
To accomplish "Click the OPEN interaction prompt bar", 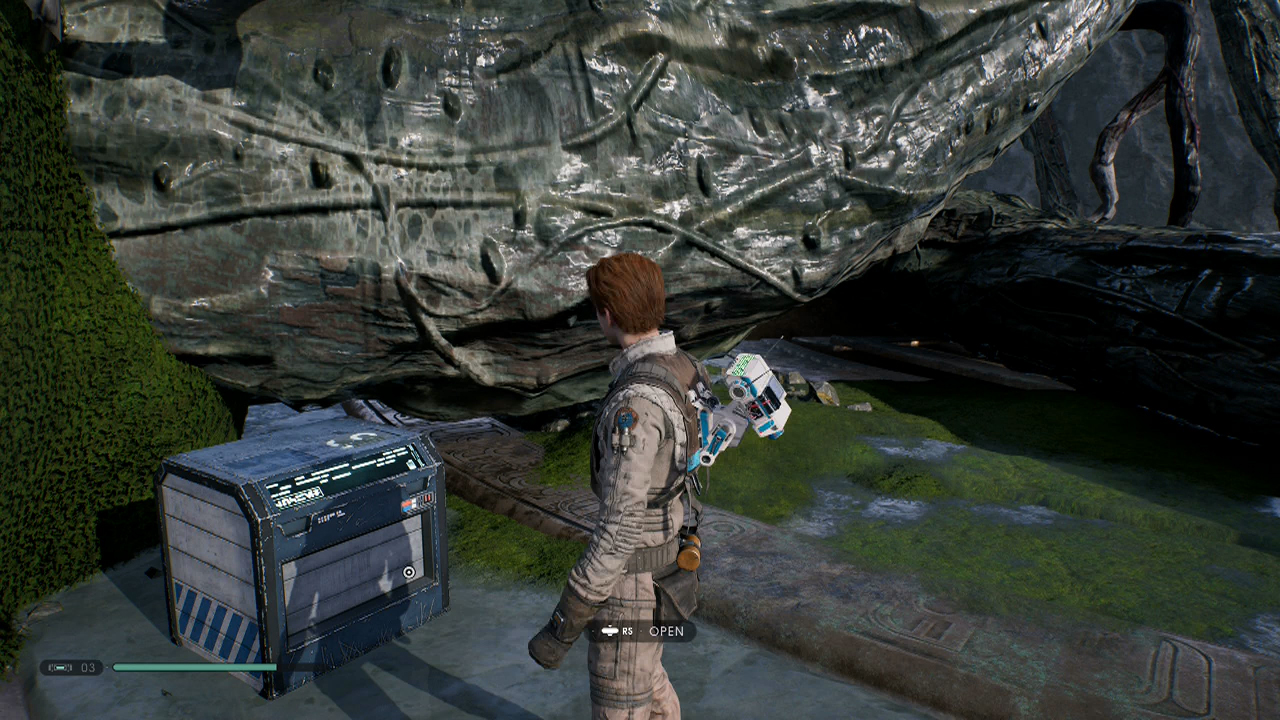I will pyautogui.click(x=640, y=632).
